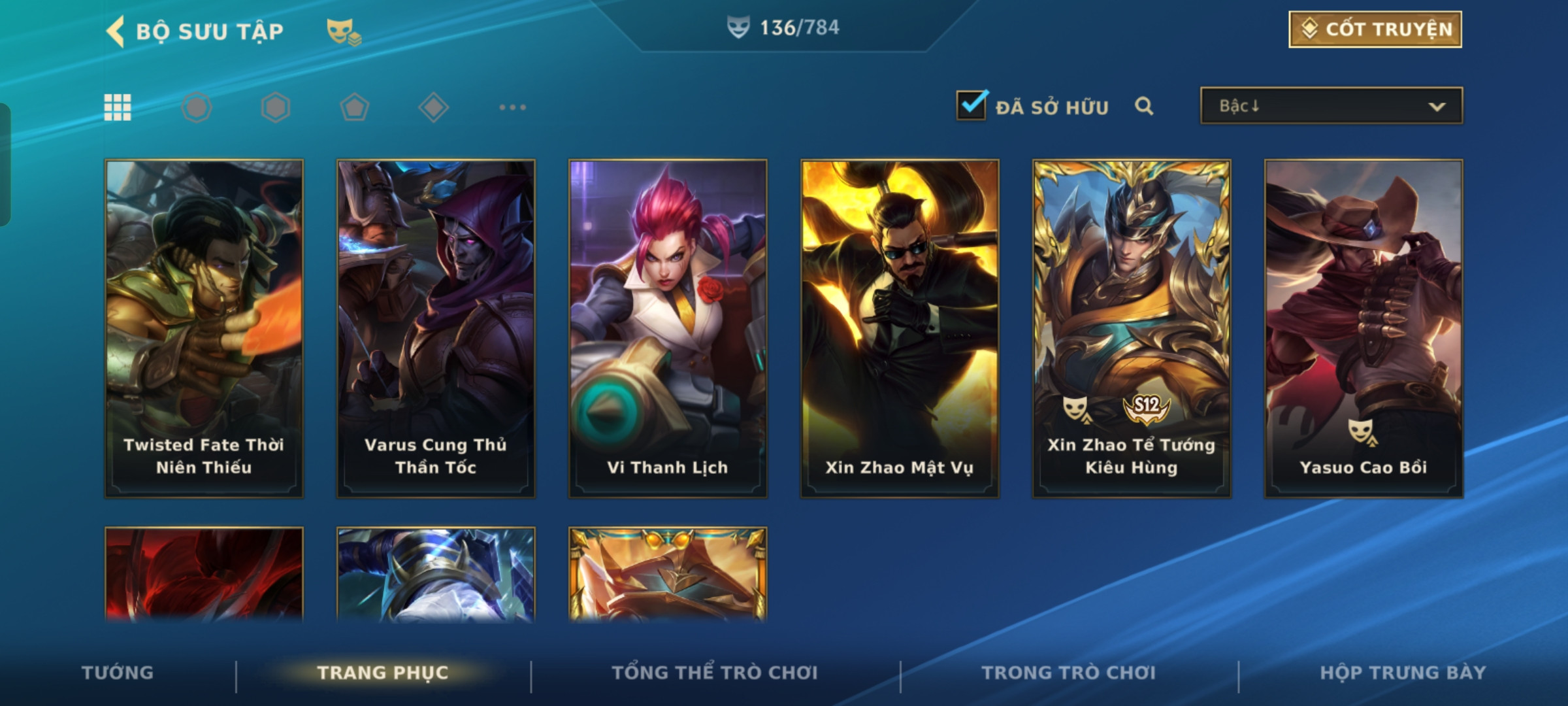The height and width of the screenshot is (706, 1568).
Task: Go back from Bộ Sưu Tập screen
Action: (116, 31)
